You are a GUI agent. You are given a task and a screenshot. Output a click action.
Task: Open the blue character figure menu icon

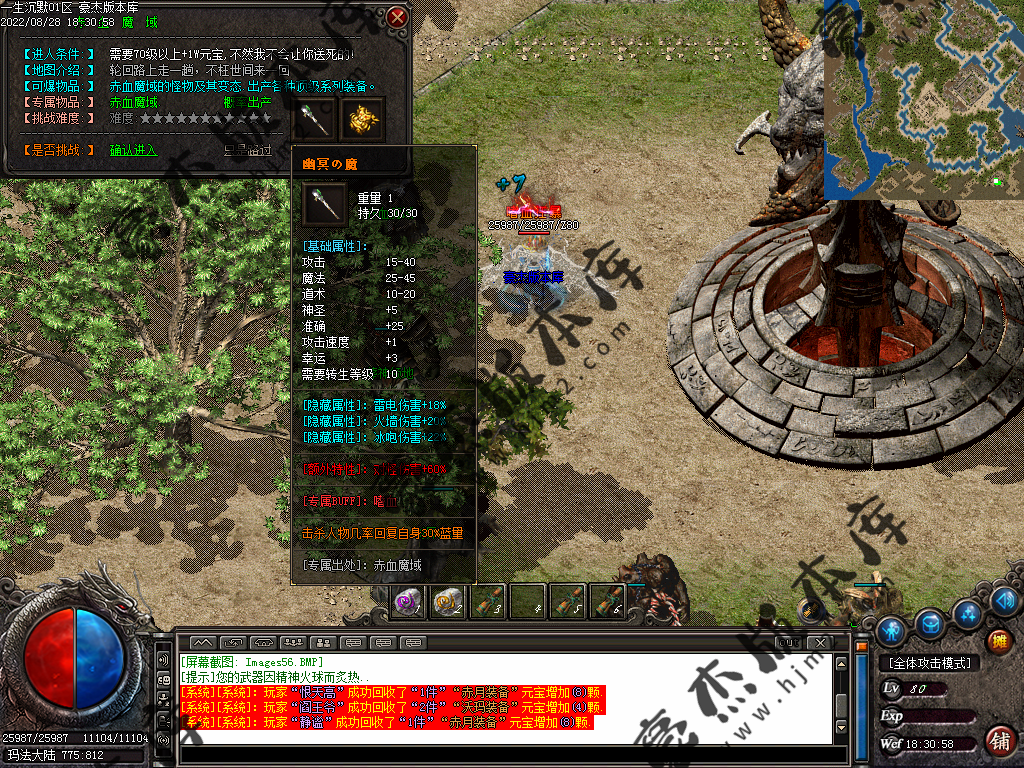pos(891,630)
